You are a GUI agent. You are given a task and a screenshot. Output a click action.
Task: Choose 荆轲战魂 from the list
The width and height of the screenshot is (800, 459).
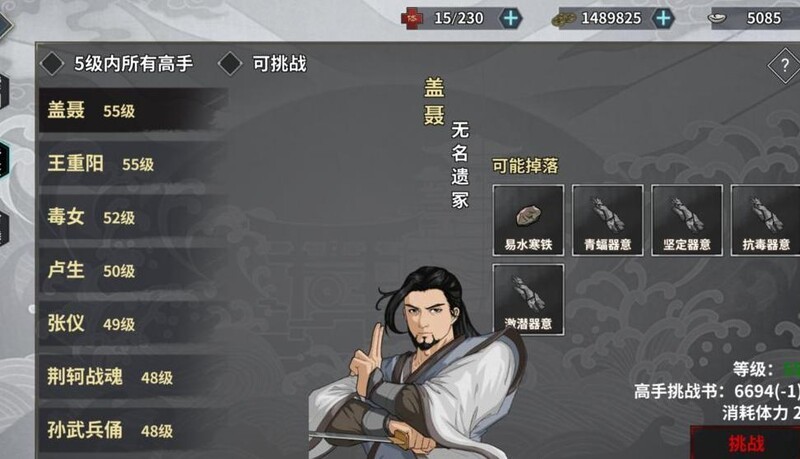130,377
